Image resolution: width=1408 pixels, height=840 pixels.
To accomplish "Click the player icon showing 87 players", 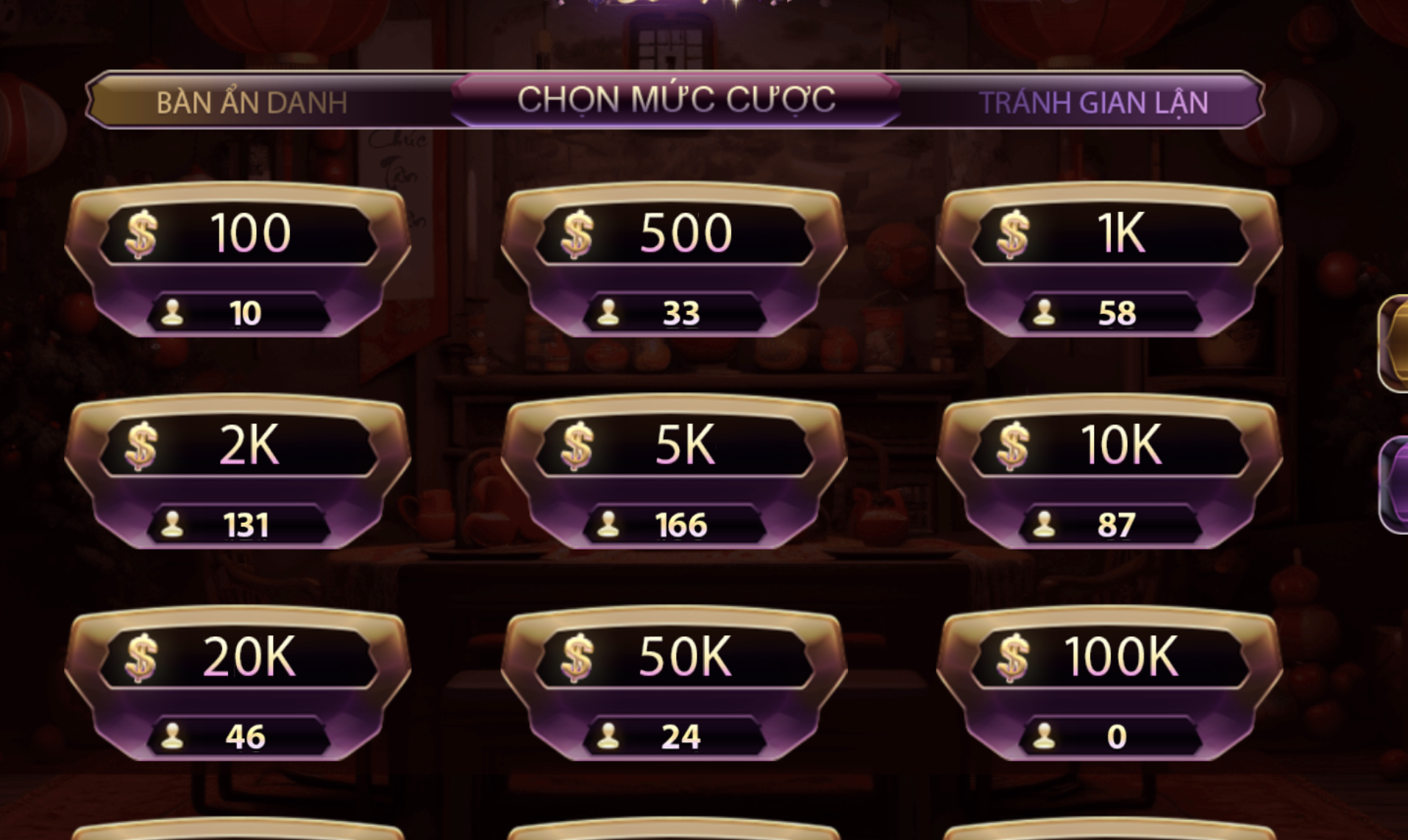I will [1043, 524].
